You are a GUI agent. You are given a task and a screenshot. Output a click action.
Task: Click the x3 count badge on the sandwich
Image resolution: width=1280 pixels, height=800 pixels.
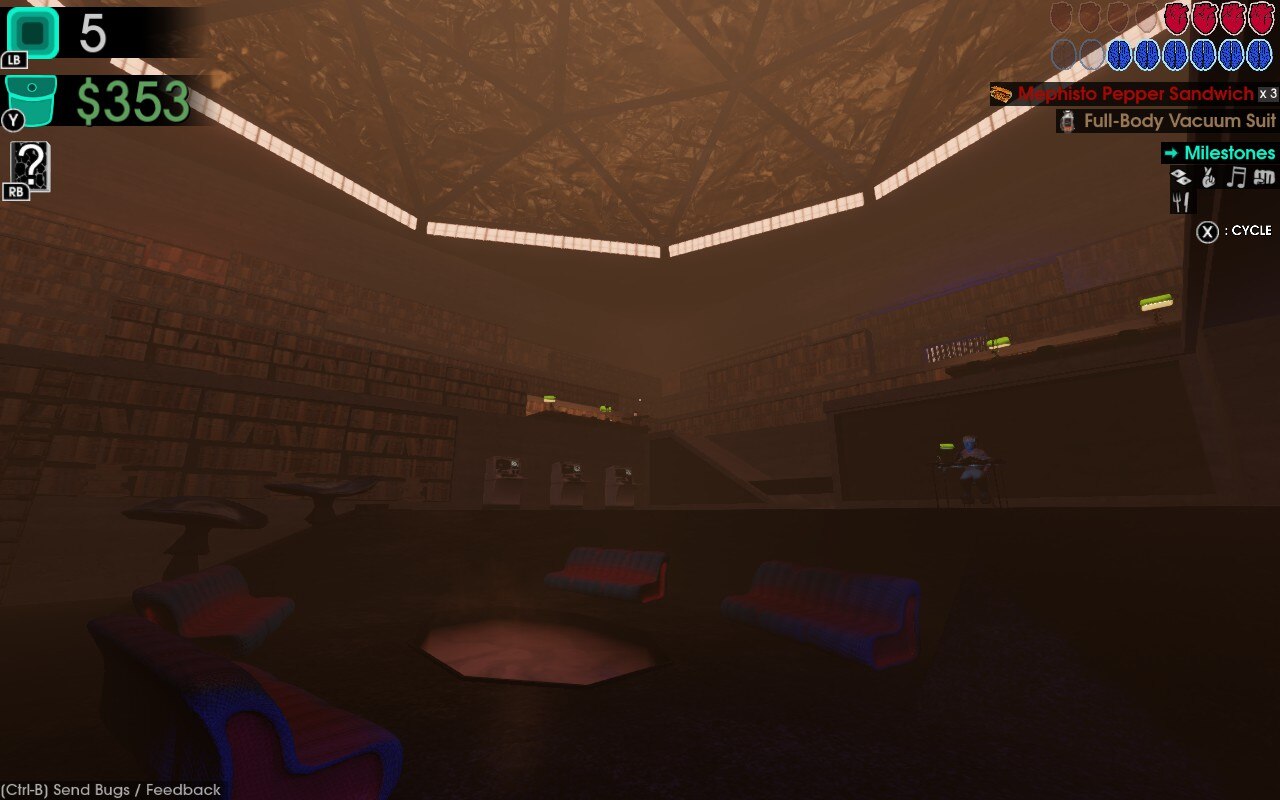coord(1268,93)
